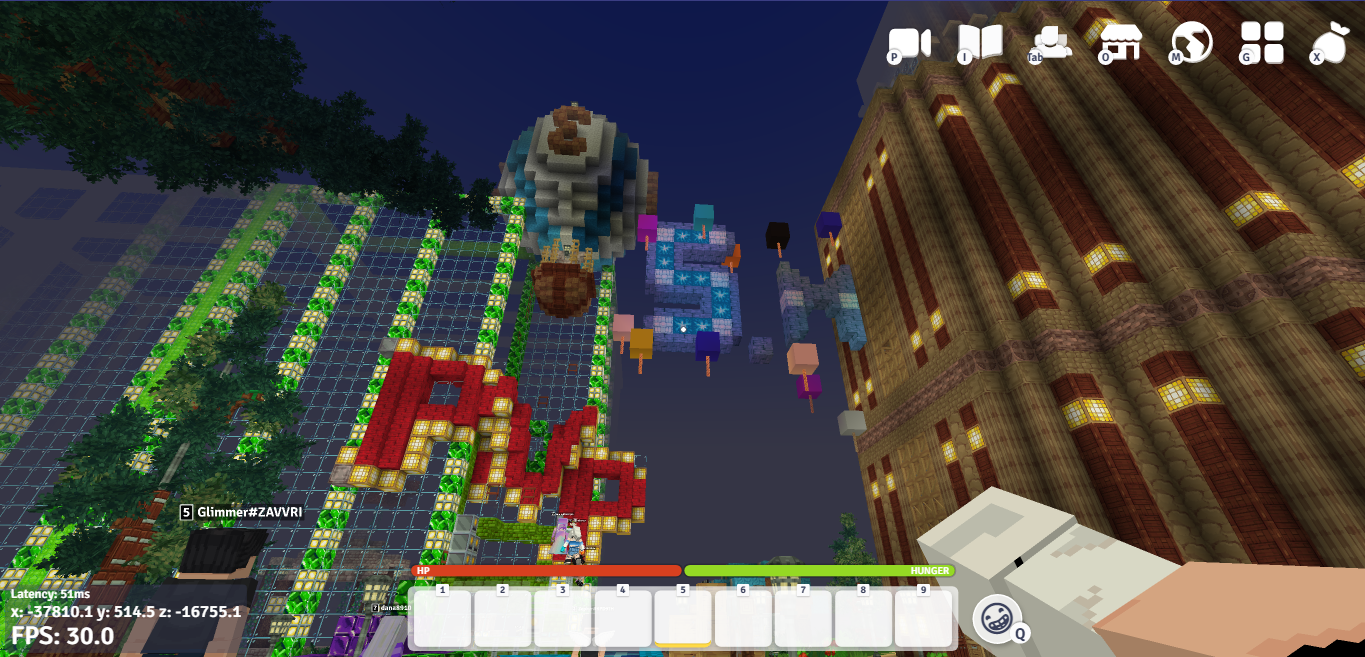Select hotbar slot number 9
Viewport: 1365px width, 657px height.
[x=923, y=619]
